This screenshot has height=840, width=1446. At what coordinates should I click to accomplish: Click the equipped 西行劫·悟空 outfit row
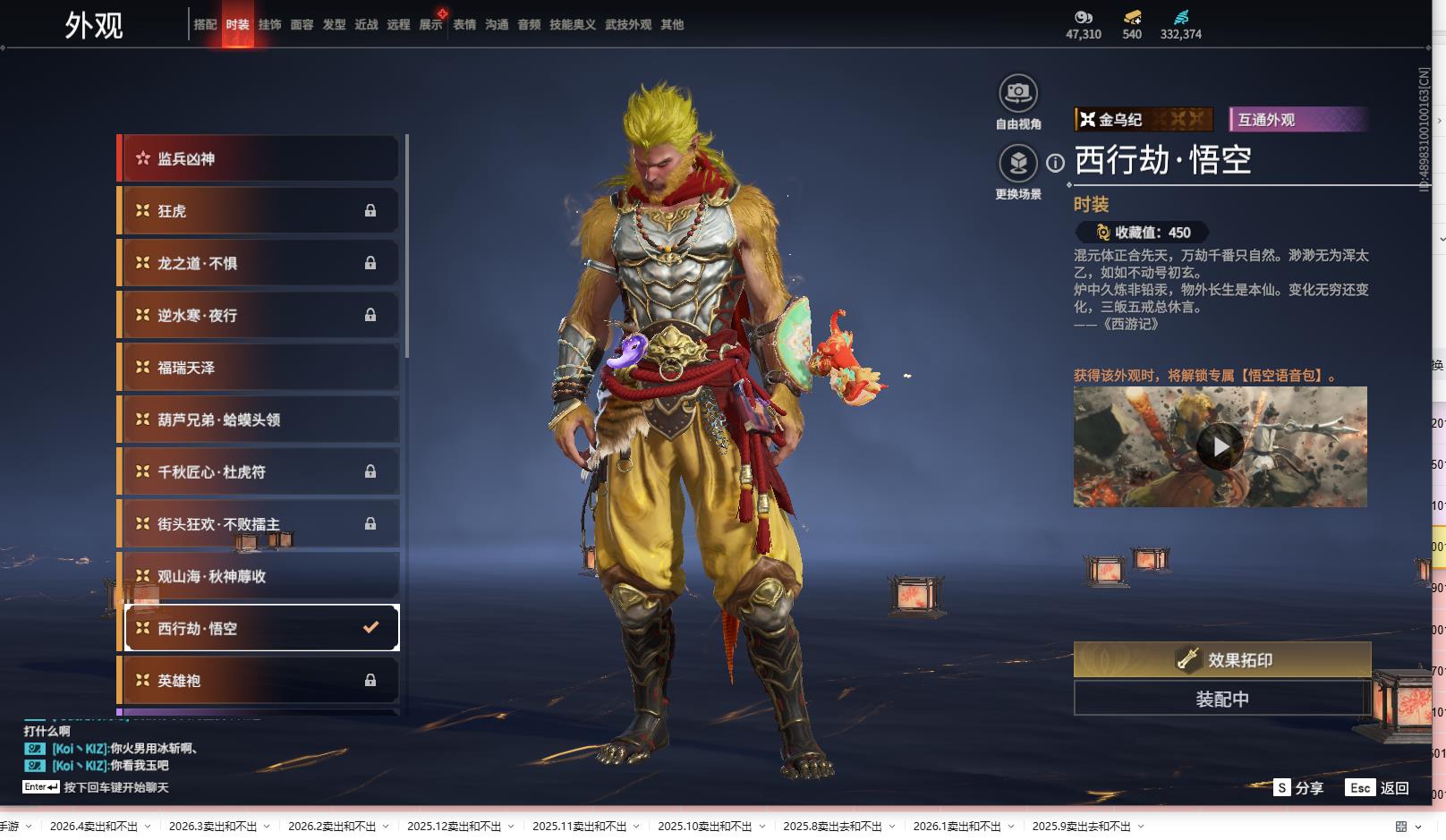click(259, 628)
